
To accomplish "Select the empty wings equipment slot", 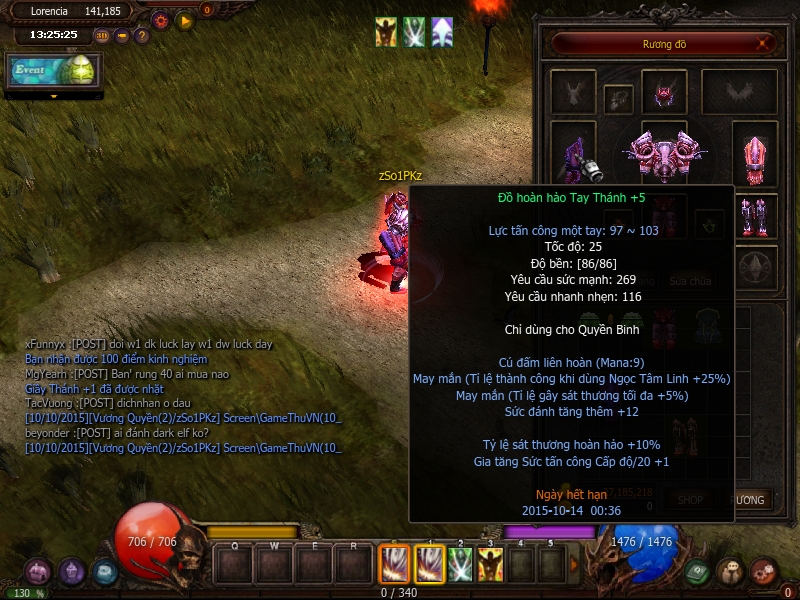I will tap(738, 92).
